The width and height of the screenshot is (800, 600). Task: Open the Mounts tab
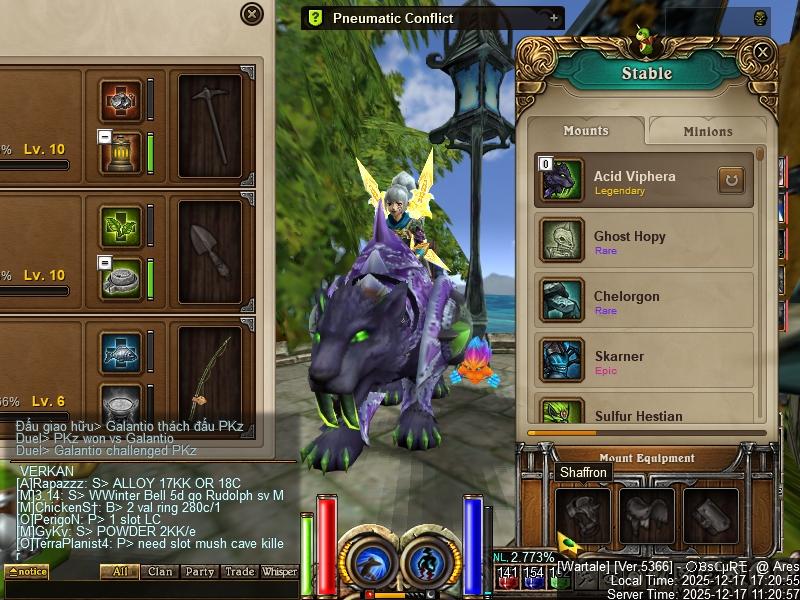pos(586,131)
